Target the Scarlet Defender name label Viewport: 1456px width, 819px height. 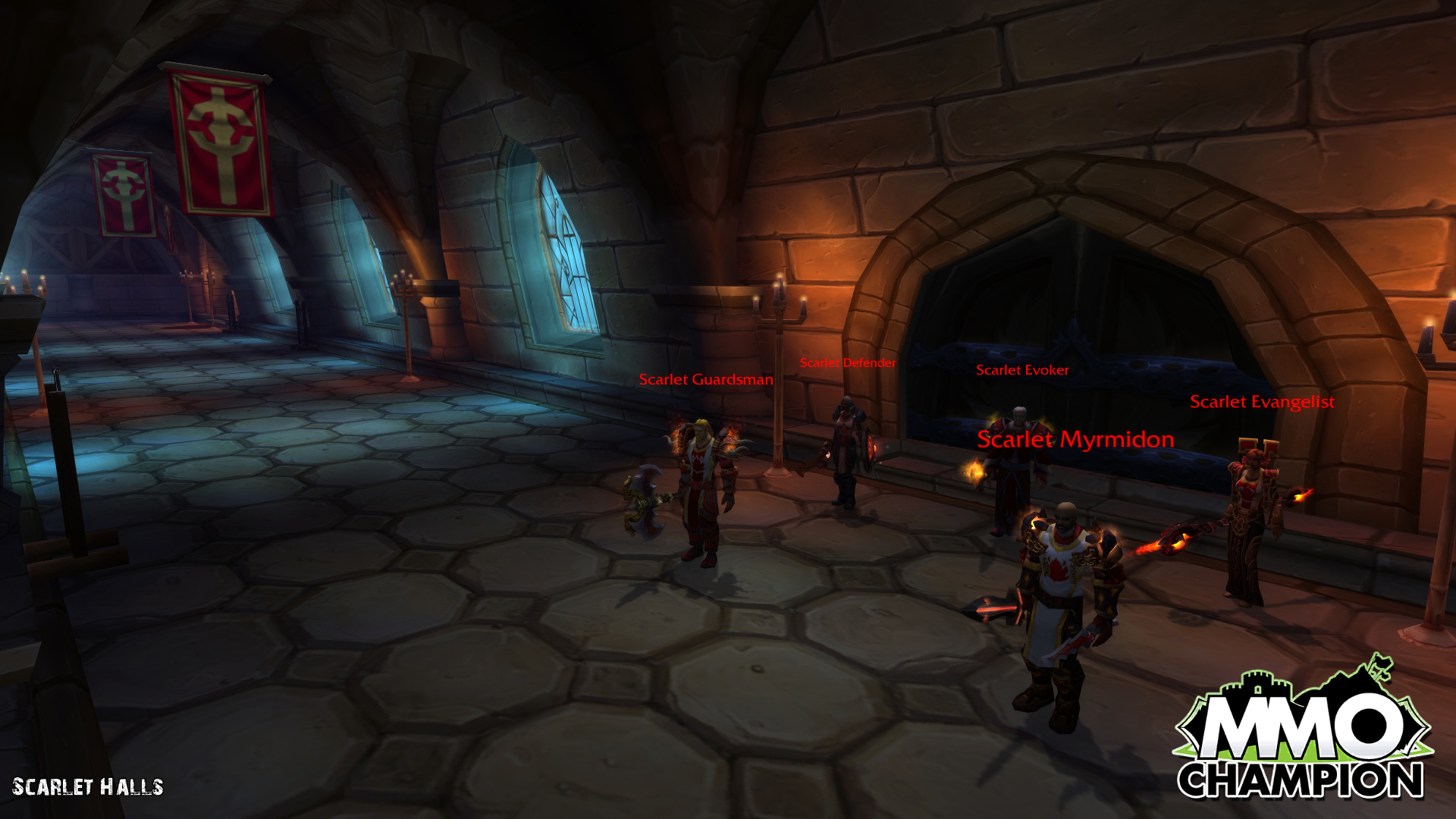coord(848,363)
